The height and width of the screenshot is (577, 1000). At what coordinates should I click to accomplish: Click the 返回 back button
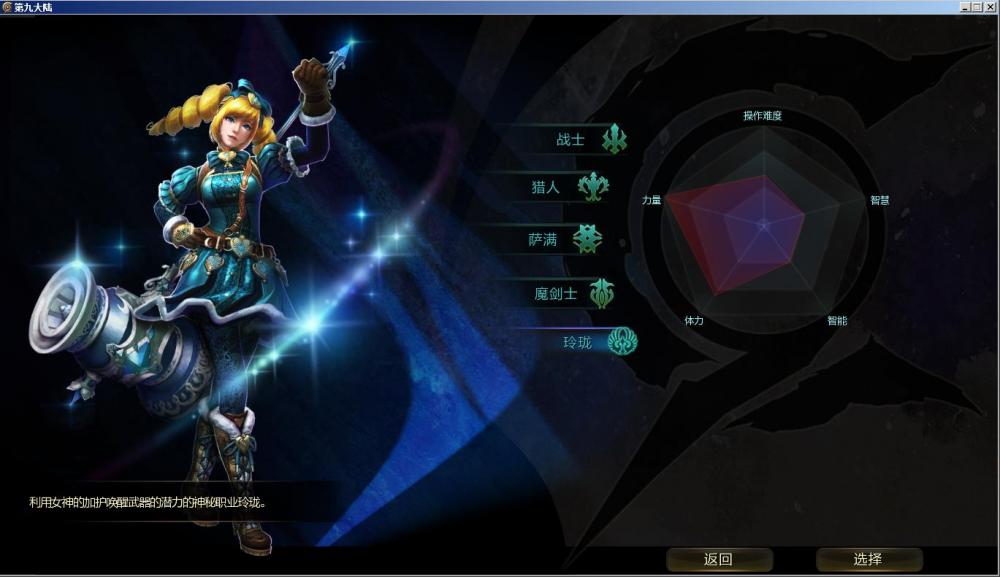tap(719, 560)
